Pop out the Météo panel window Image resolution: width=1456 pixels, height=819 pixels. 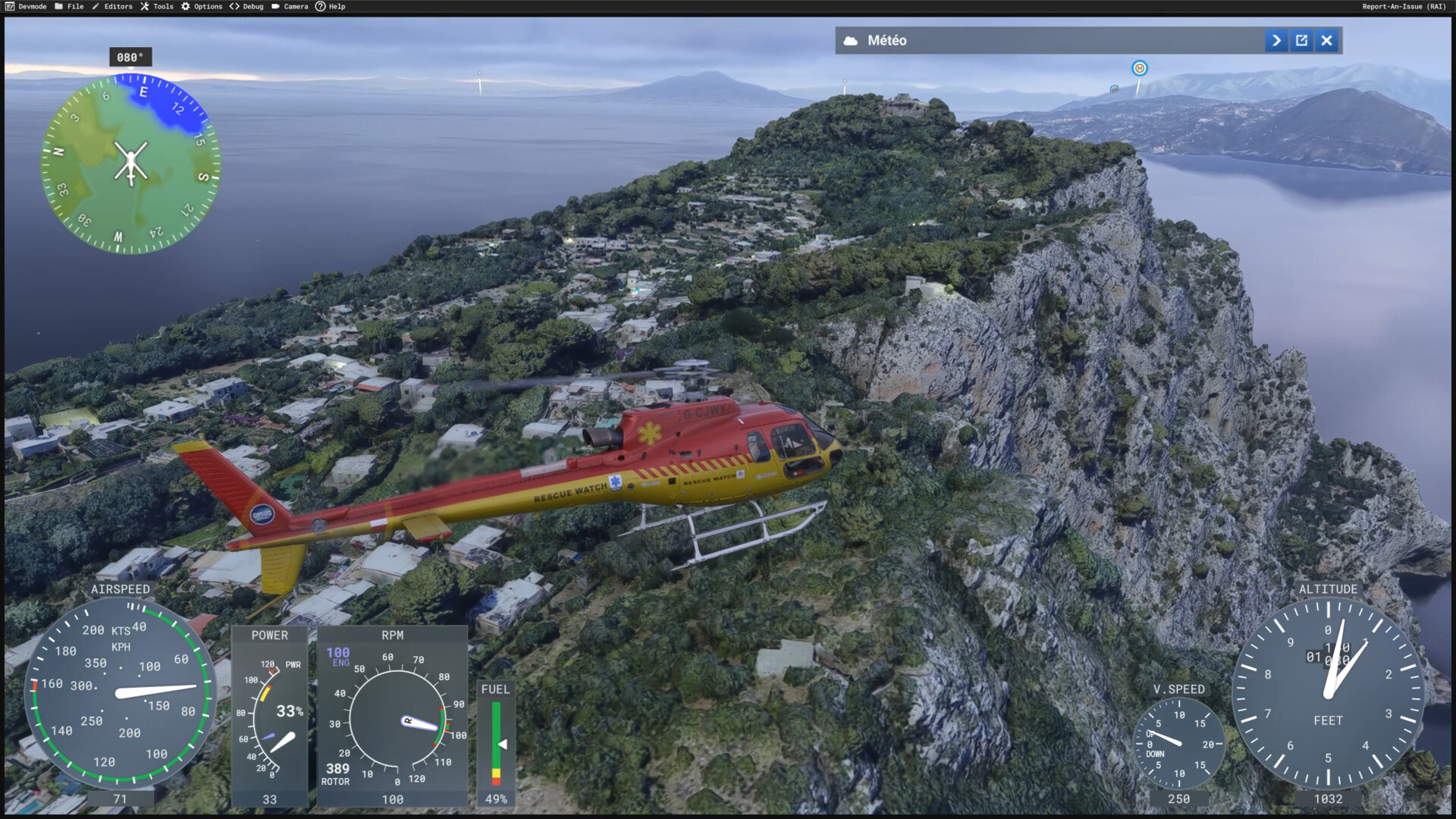coord(1301,41)
